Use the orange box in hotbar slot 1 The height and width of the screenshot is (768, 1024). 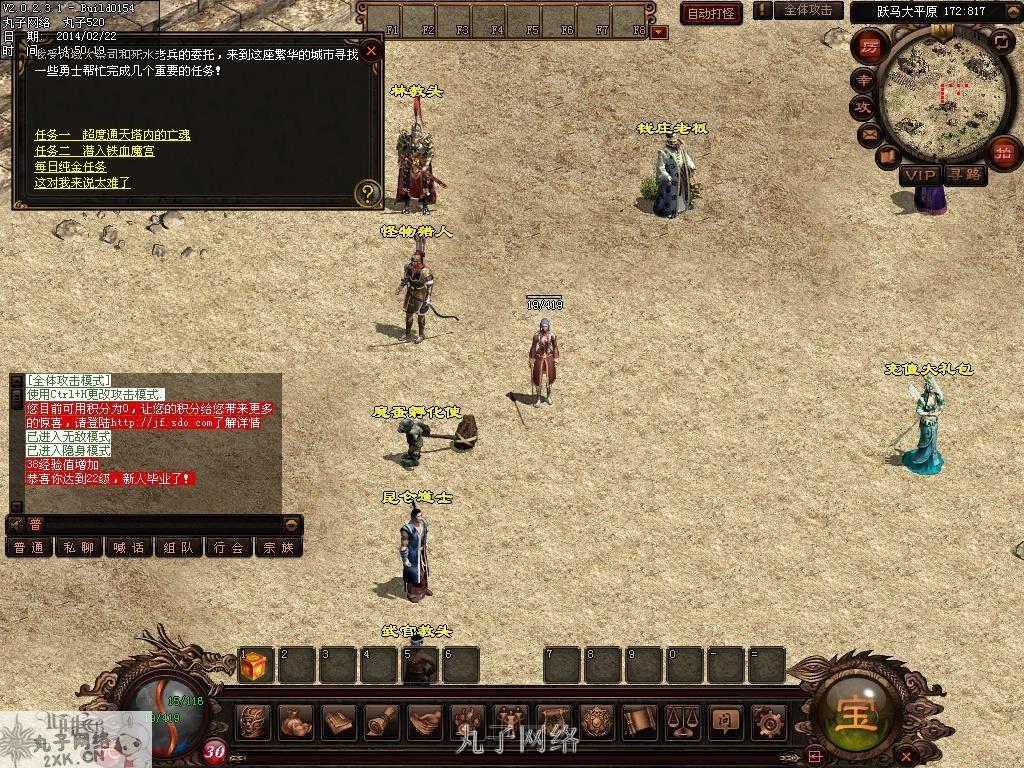[x=254, y=666]
